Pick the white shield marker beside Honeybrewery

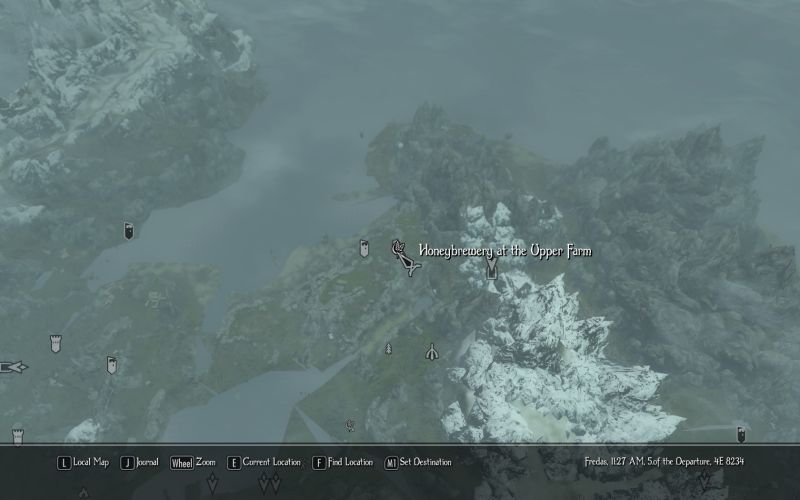(x=364, y=249)
